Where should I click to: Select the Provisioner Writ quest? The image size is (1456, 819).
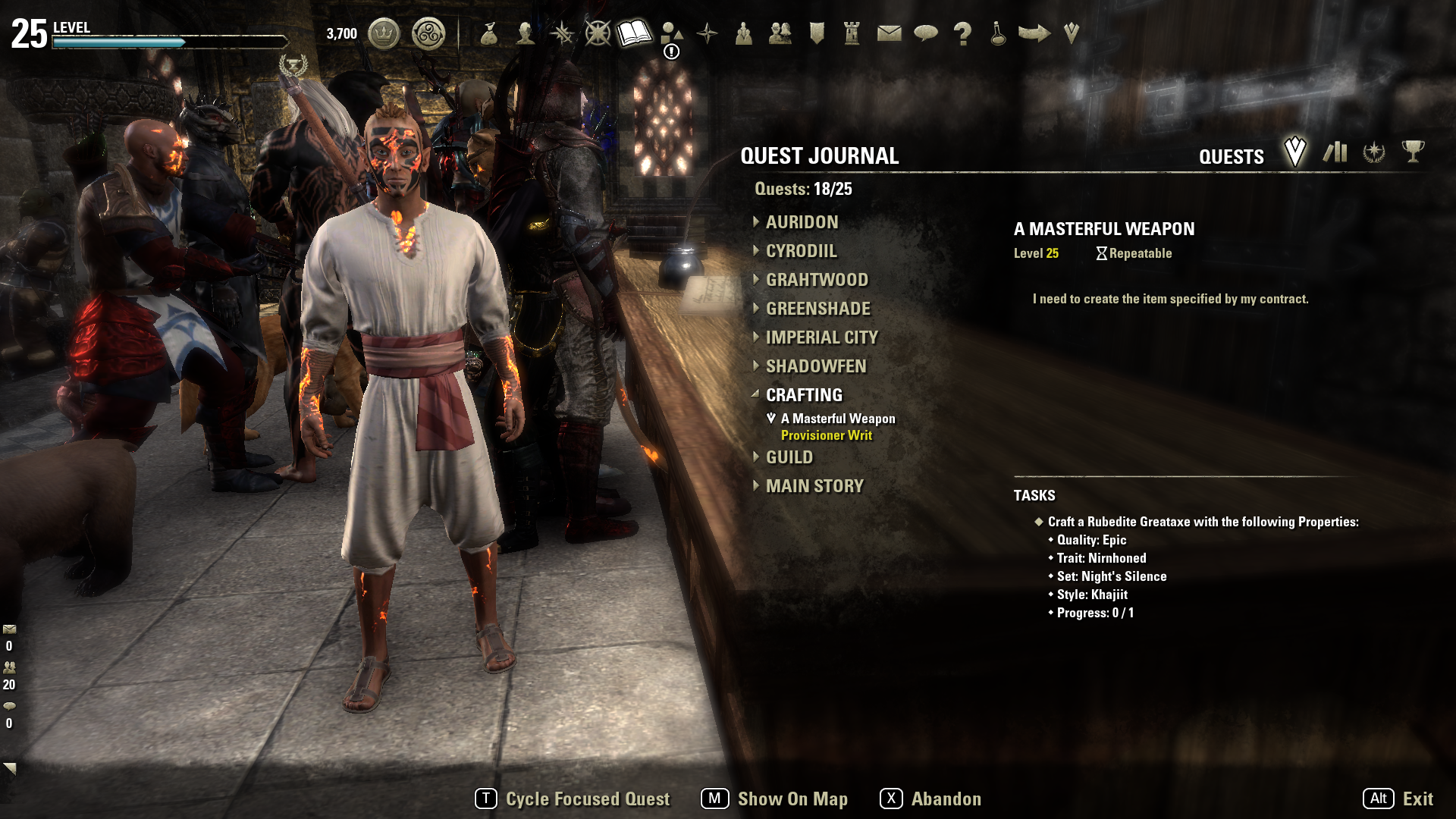[x=826, y=435]
